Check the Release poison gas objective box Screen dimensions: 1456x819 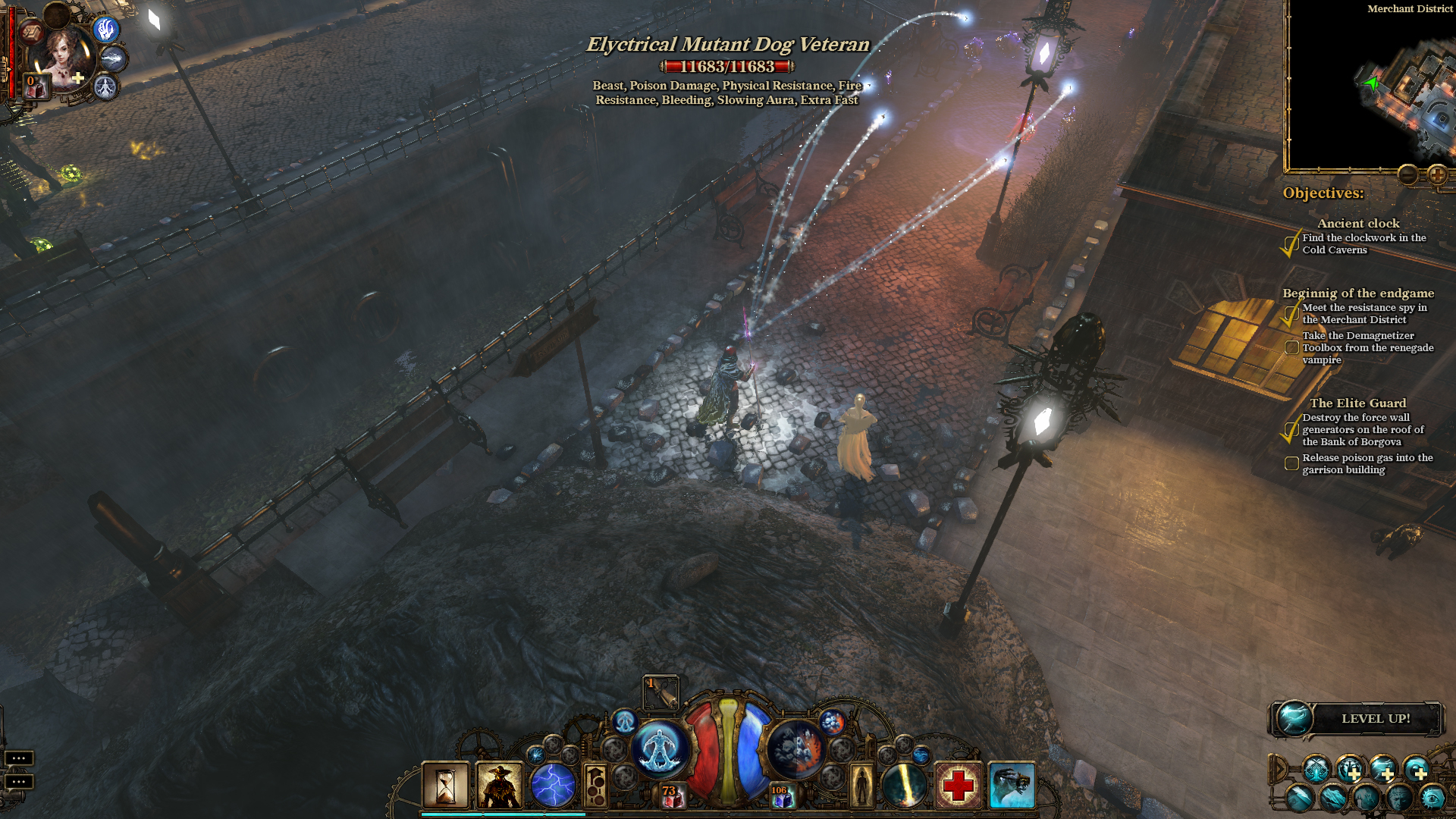1291,462
